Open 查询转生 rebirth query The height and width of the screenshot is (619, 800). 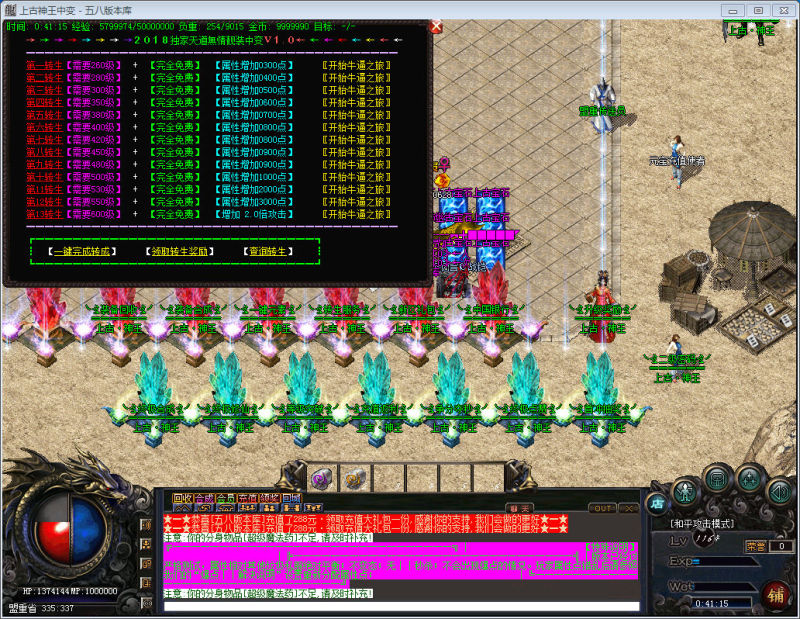(x=266, y=251)
